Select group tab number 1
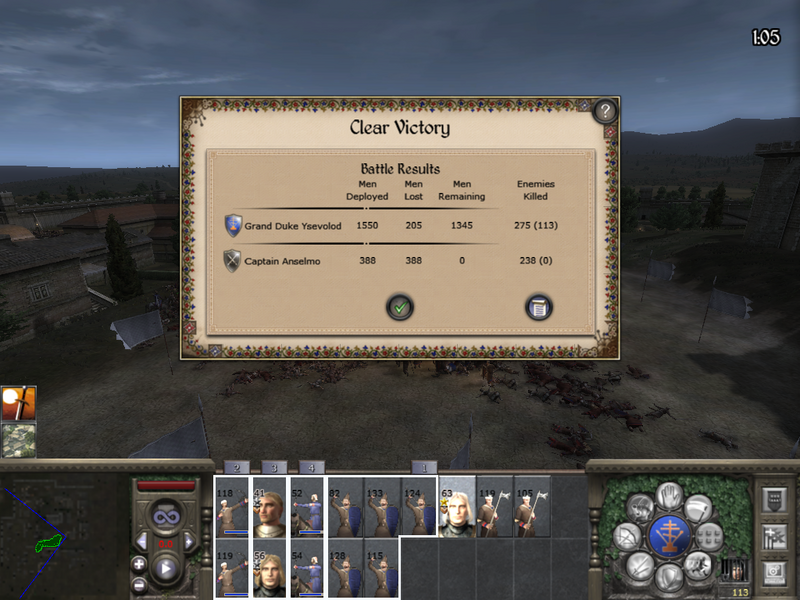800x600 pixels. [x=424, y=467]
